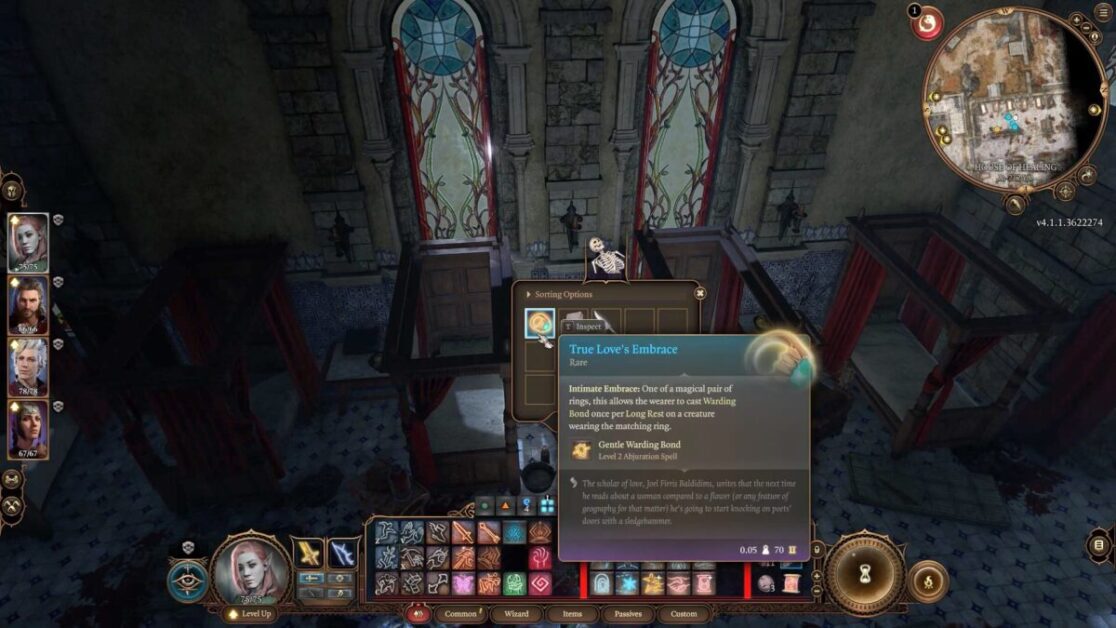Show the Passives hotbar tab
1116x628 pixels.
click(628, 613)
